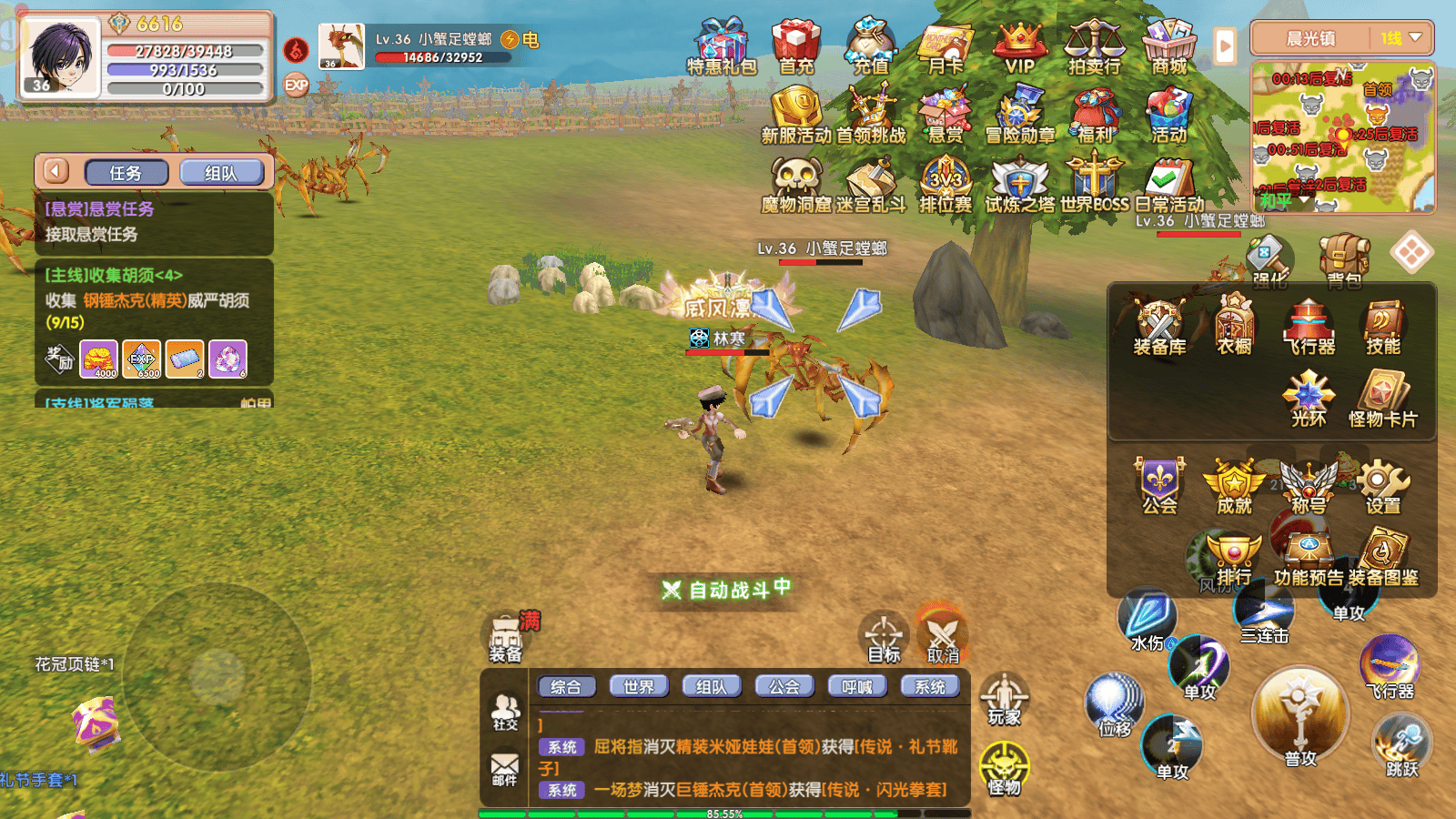
Task: Open the 1线 channel dropdown
Action: [x=1400, y=38]
